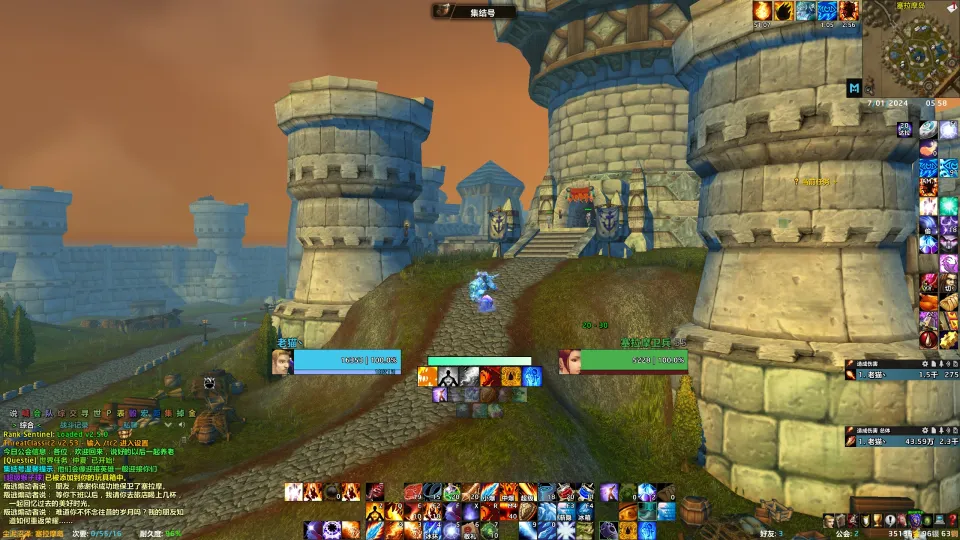
Task: Select the target portrait frame
Action: [569, 361]
